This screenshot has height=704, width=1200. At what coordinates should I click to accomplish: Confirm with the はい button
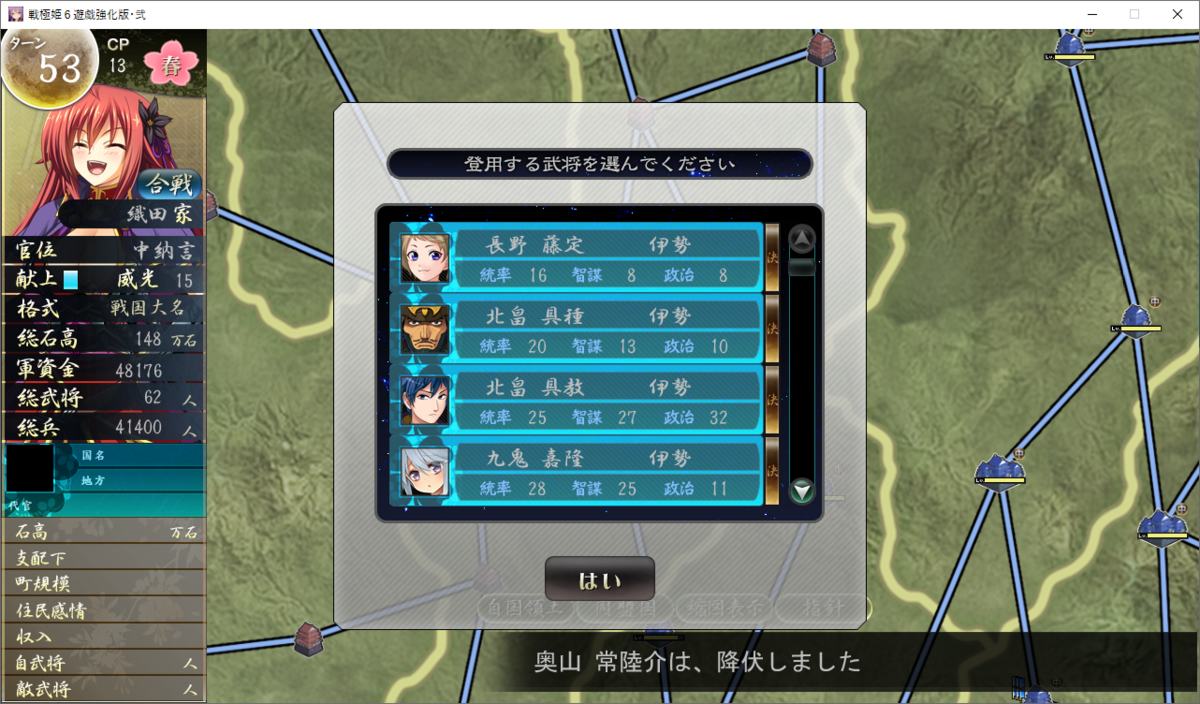click(599, 580)
